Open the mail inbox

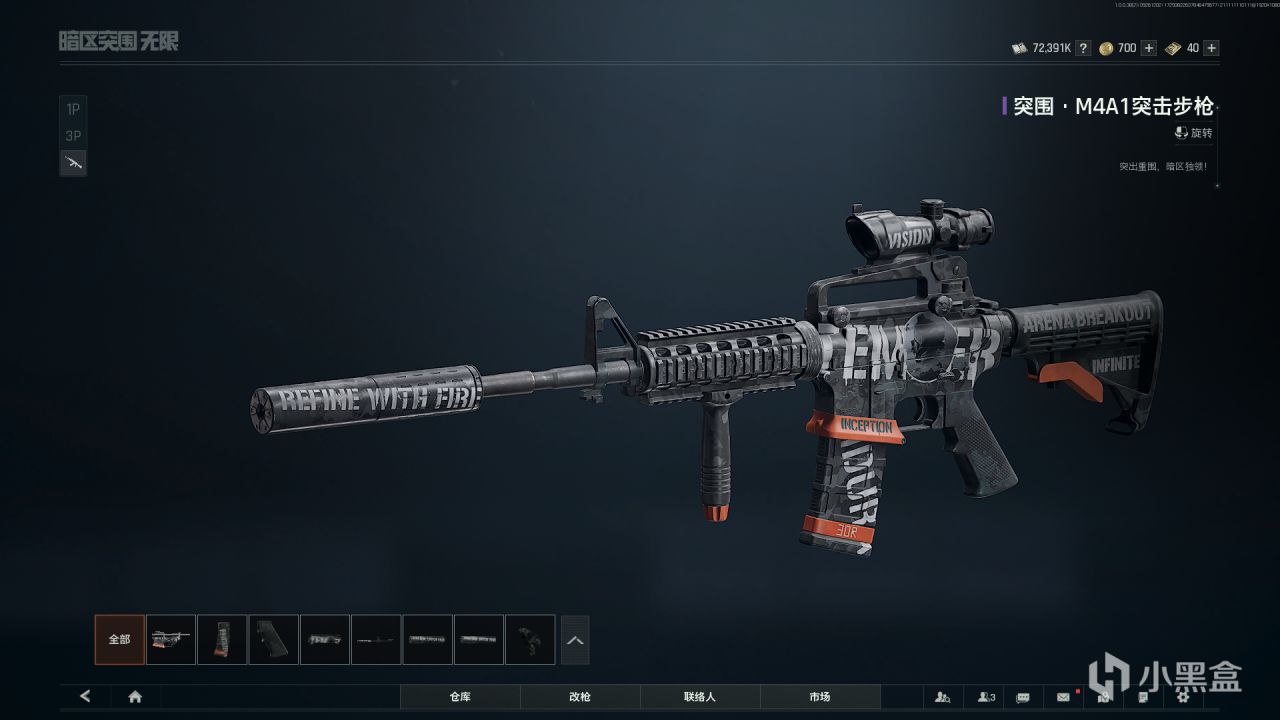(1063, 696)
